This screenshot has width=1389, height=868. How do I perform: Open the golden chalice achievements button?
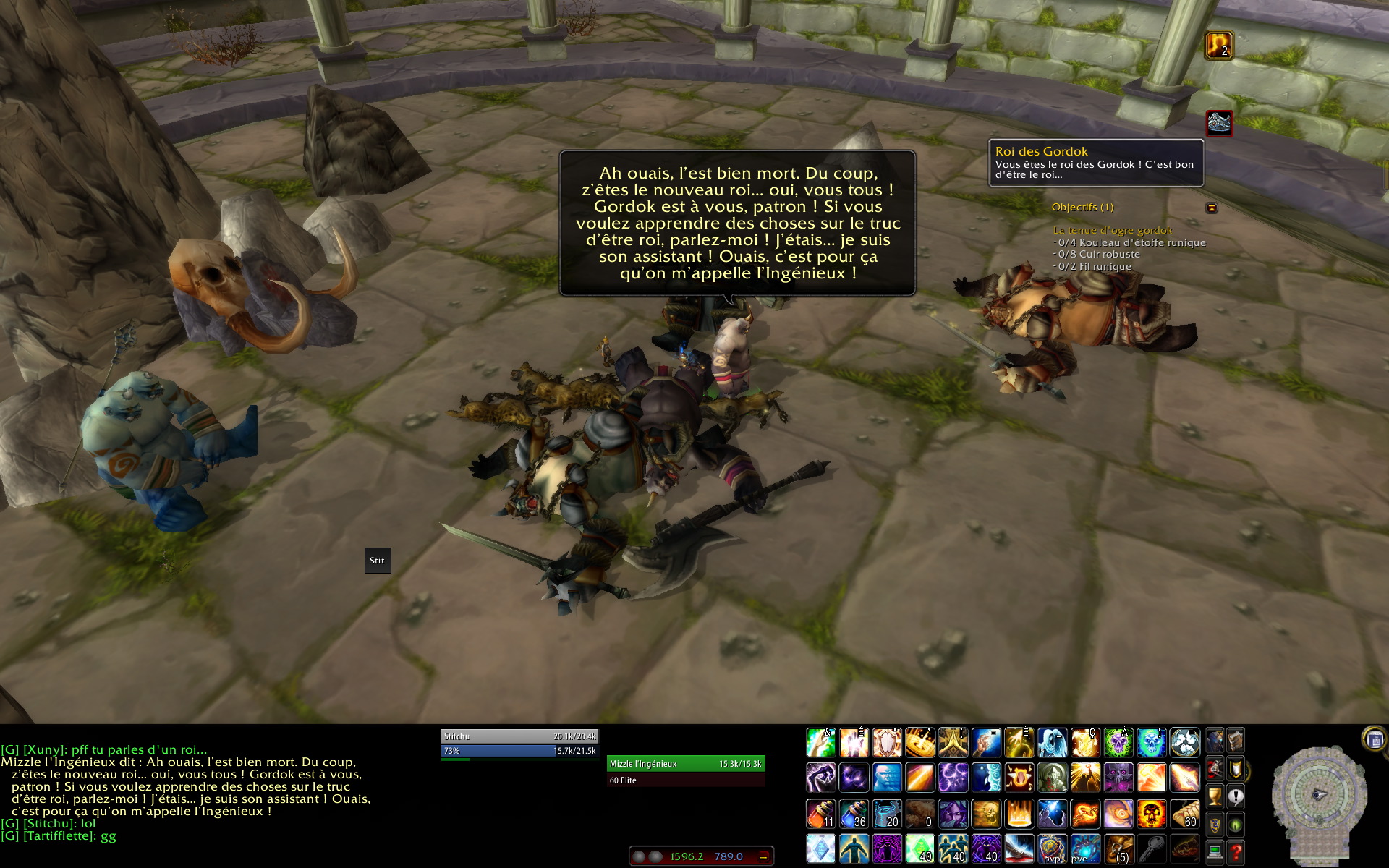tap(1215, 797)
